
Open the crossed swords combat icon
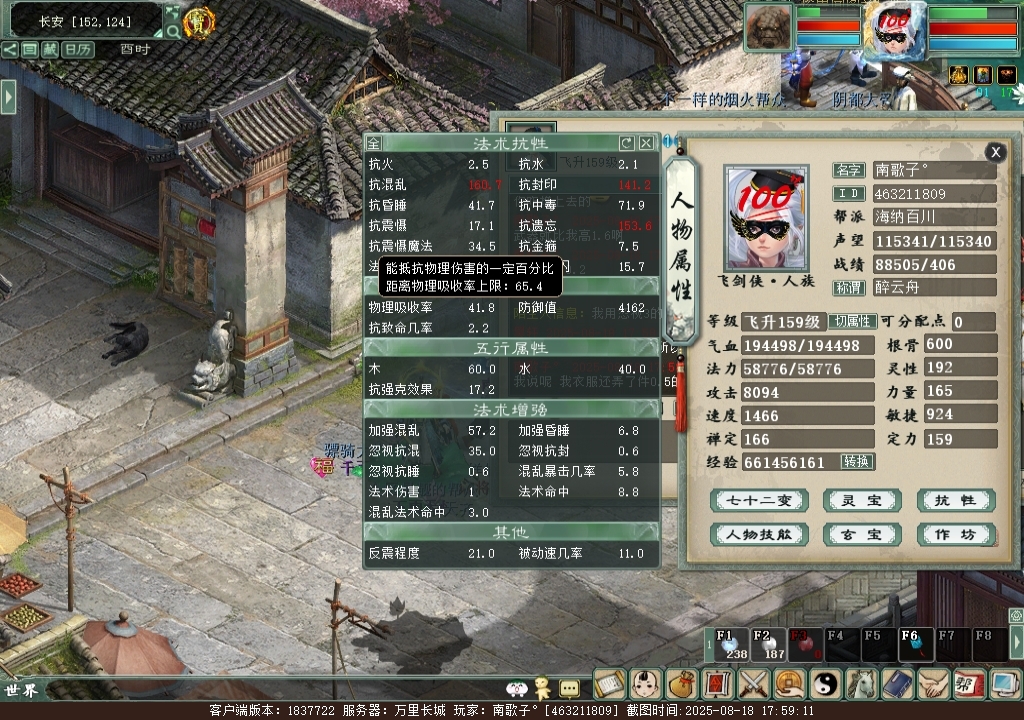coord(753,684)
